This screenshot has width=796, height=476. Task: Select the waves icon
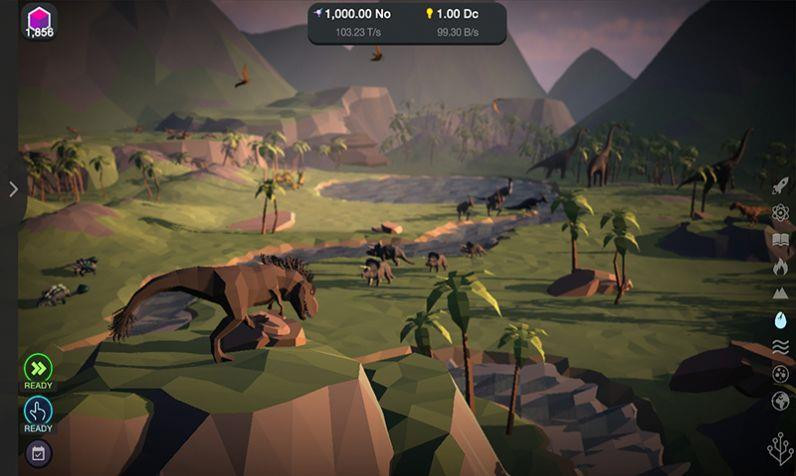point(781,347)
